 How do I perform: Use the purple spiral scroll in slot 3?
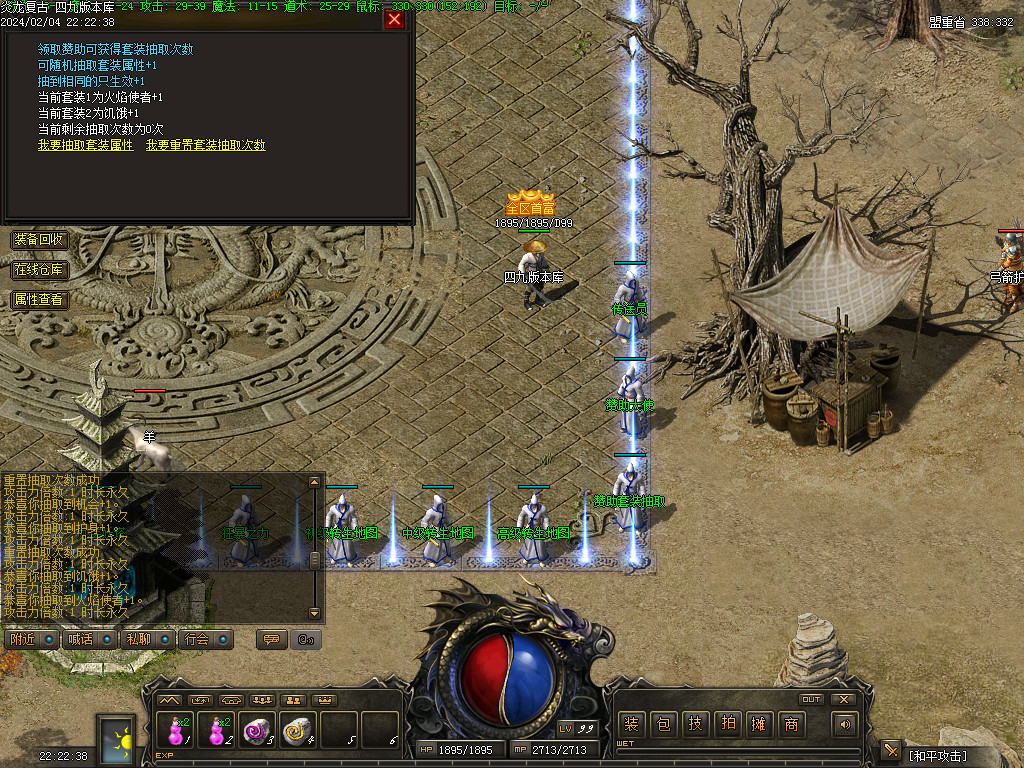coord(257,730)
